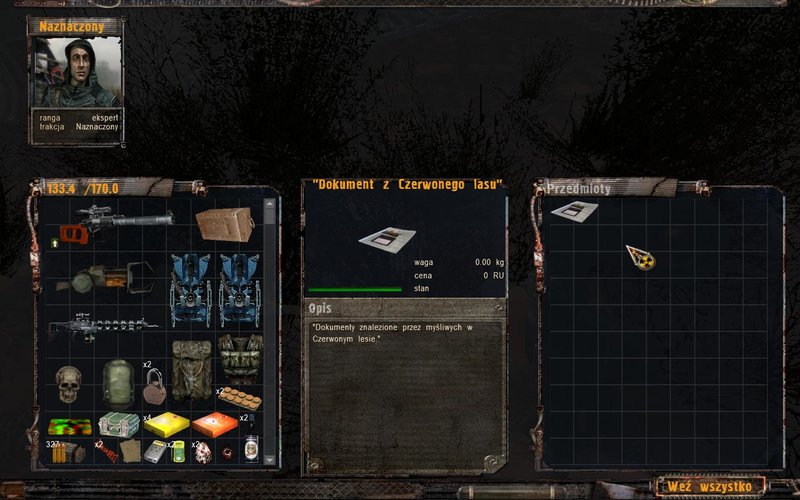Select the orange medkit box

pos(214,425)
